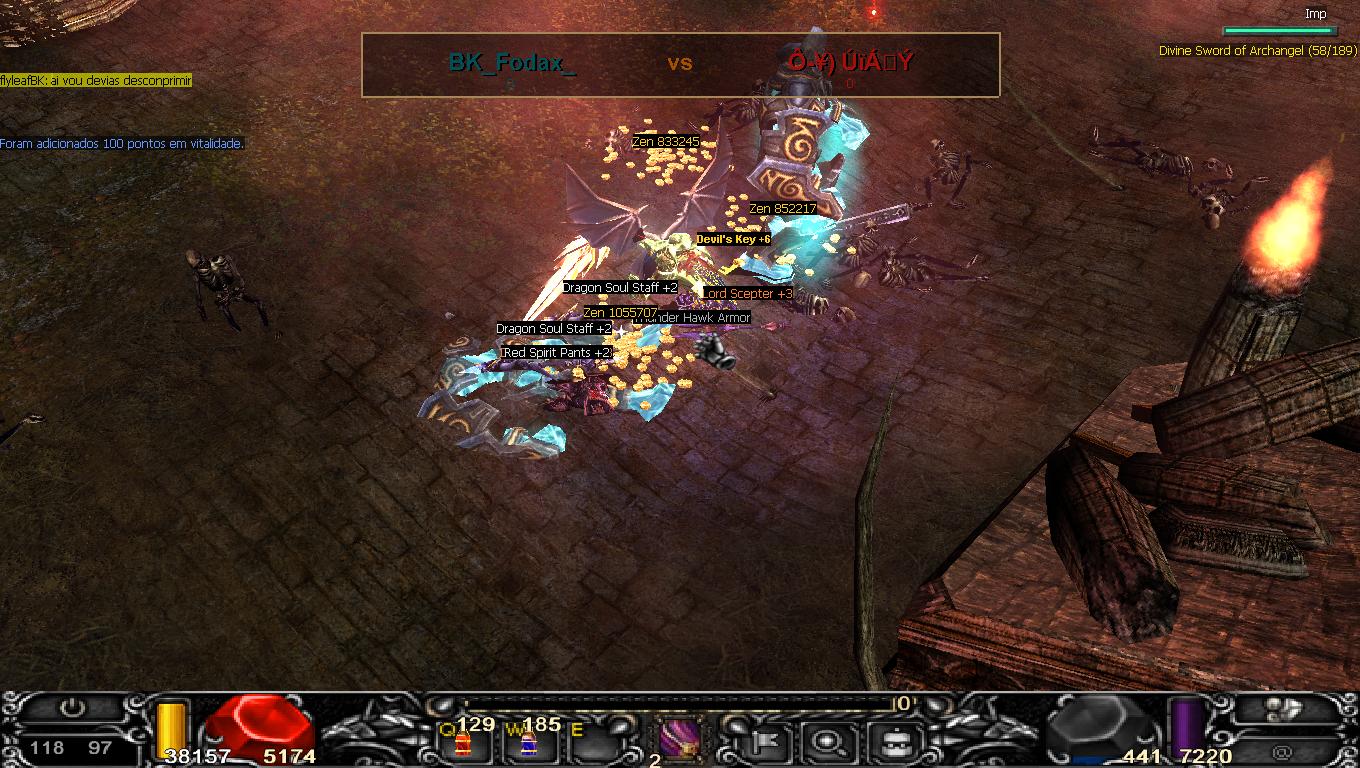Use the blue mana potion slot
This screenshot has height=768, width=1360.
pyautogui.click(x=528, y=742)
